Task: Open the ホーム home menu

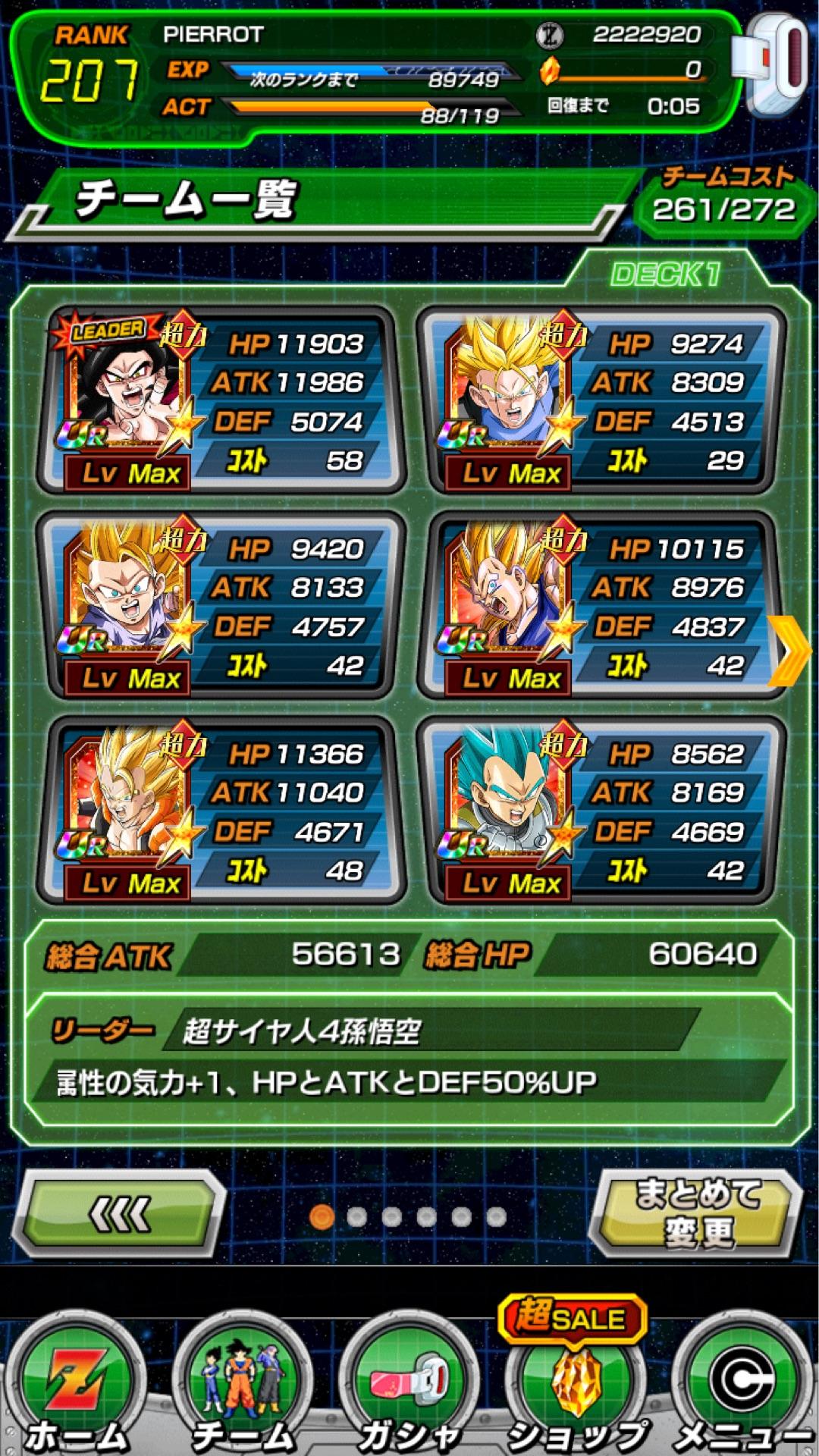Action: pyautogui.click(x=77, y=1386)
